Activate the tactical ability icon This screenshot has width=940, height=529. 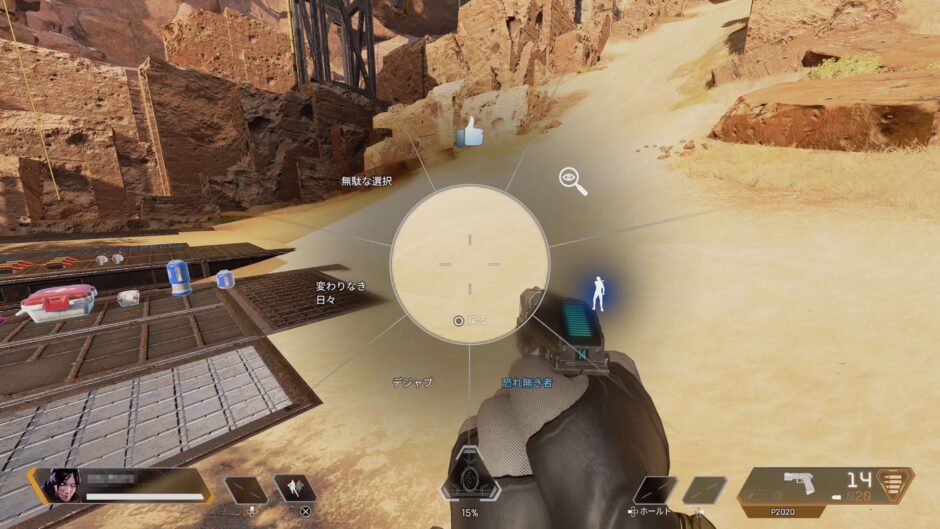(294, 489)
